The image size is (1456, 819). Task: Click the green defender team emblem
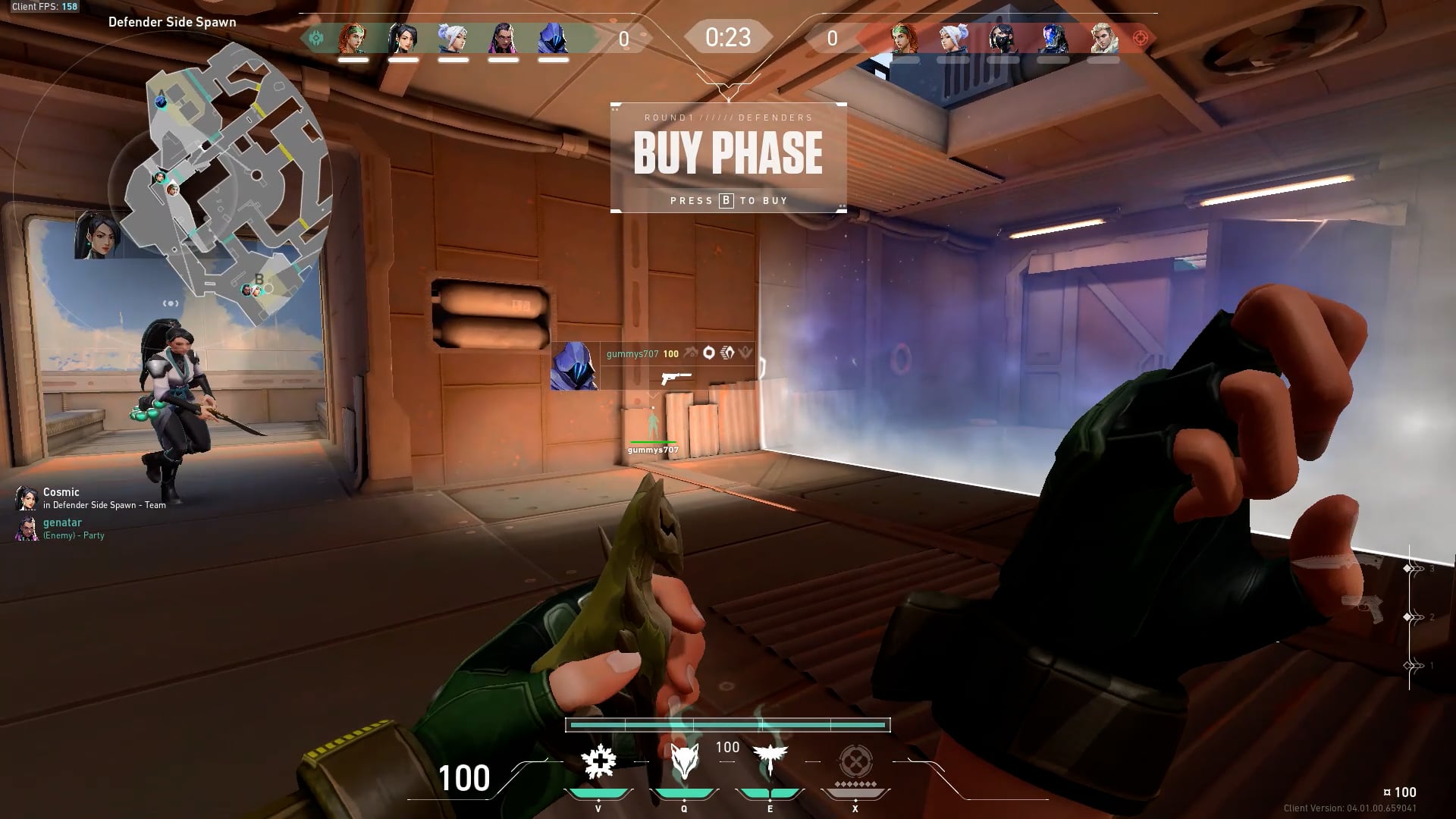click(x=316, y=38)
